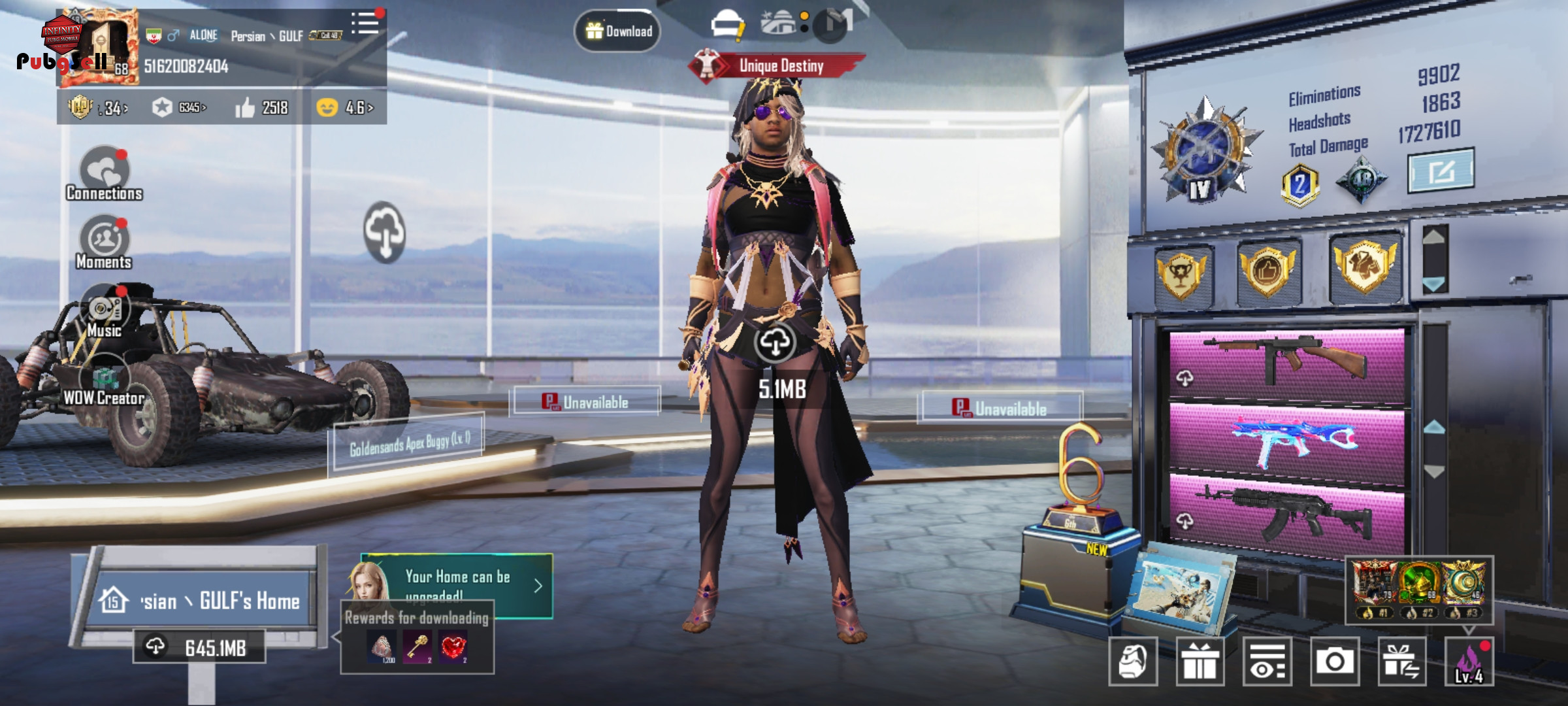Viewport: 1568px width, 706px height.
Task: Select the trophy achievement badge
Action: tap(1182, 273)
